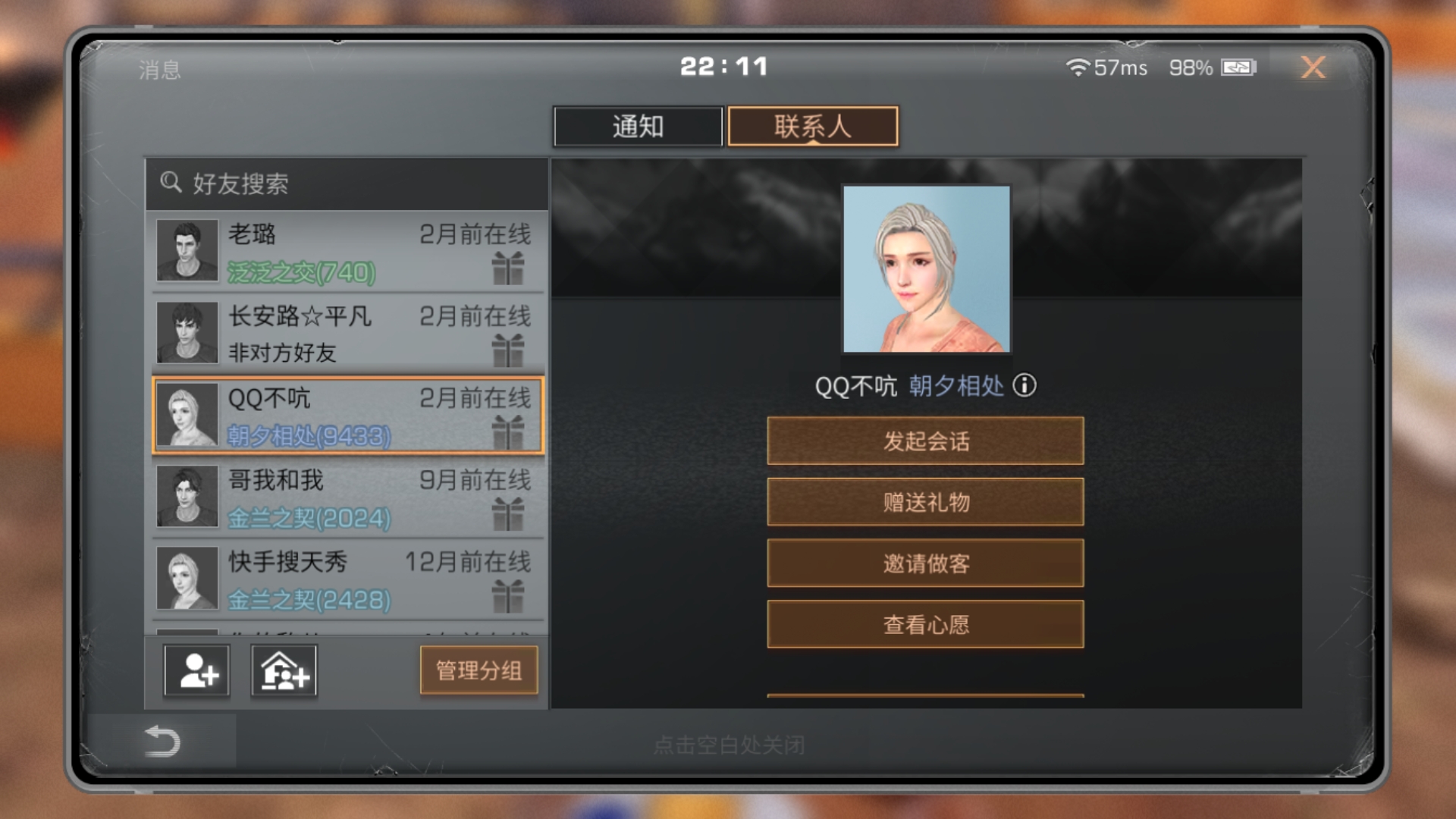Switch to the 通知 tab
1456x819 pixels.
point(638,126)
